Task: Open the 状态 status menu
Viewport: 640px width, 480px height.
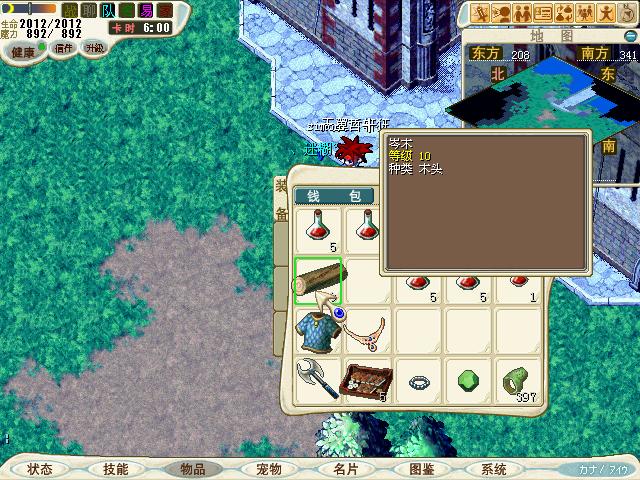Action: tap(40, 468)
